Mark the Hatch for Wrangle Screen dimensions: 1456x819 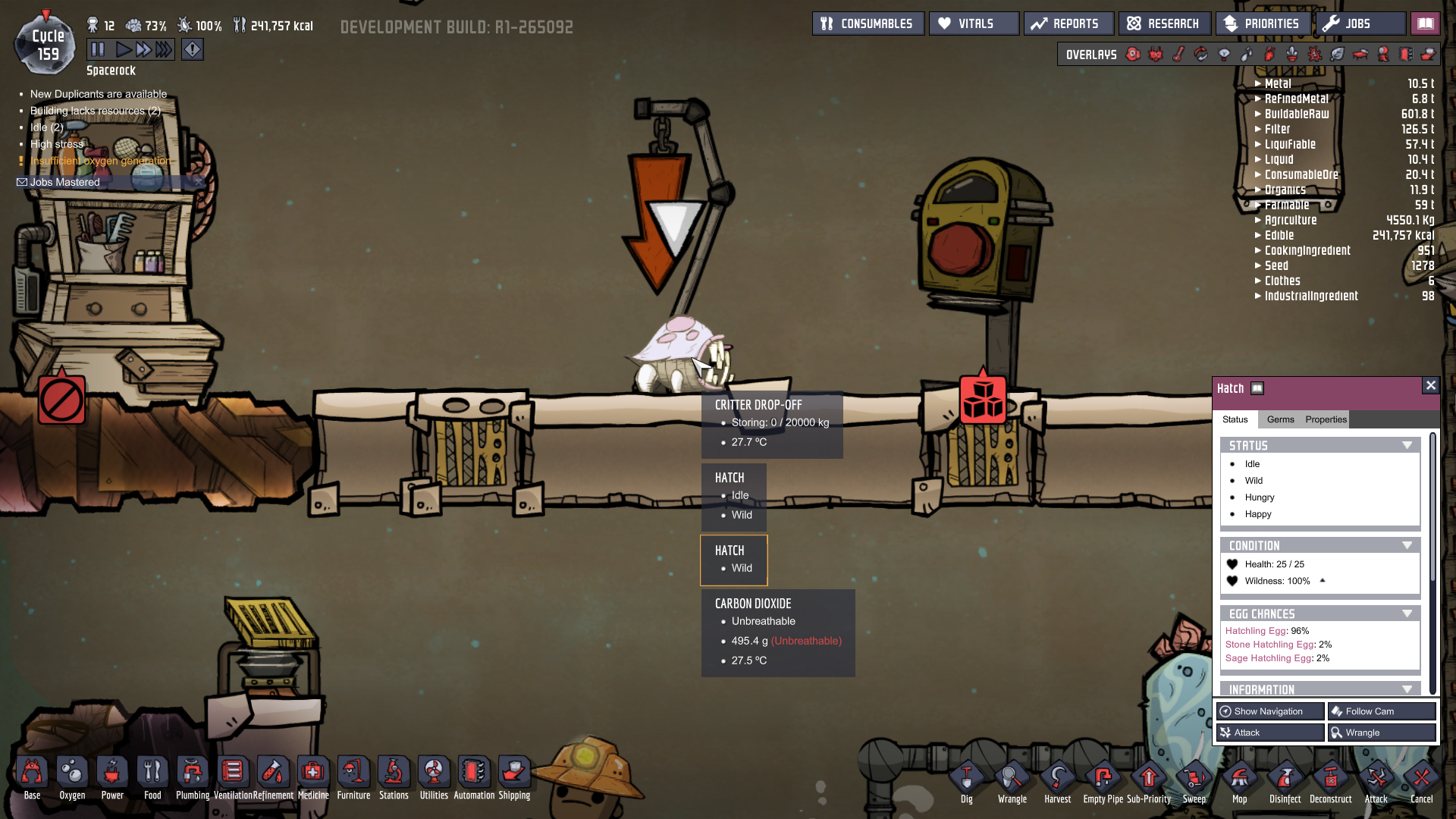1381,732
